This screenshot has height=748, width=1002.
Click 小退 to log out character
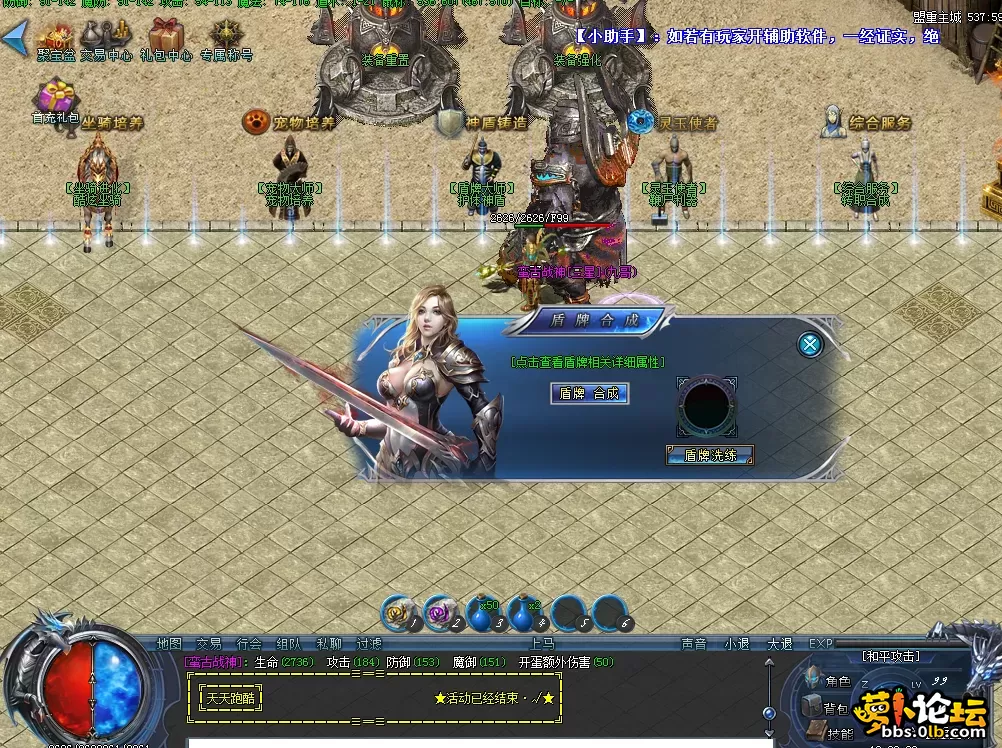tap(737, 644)
